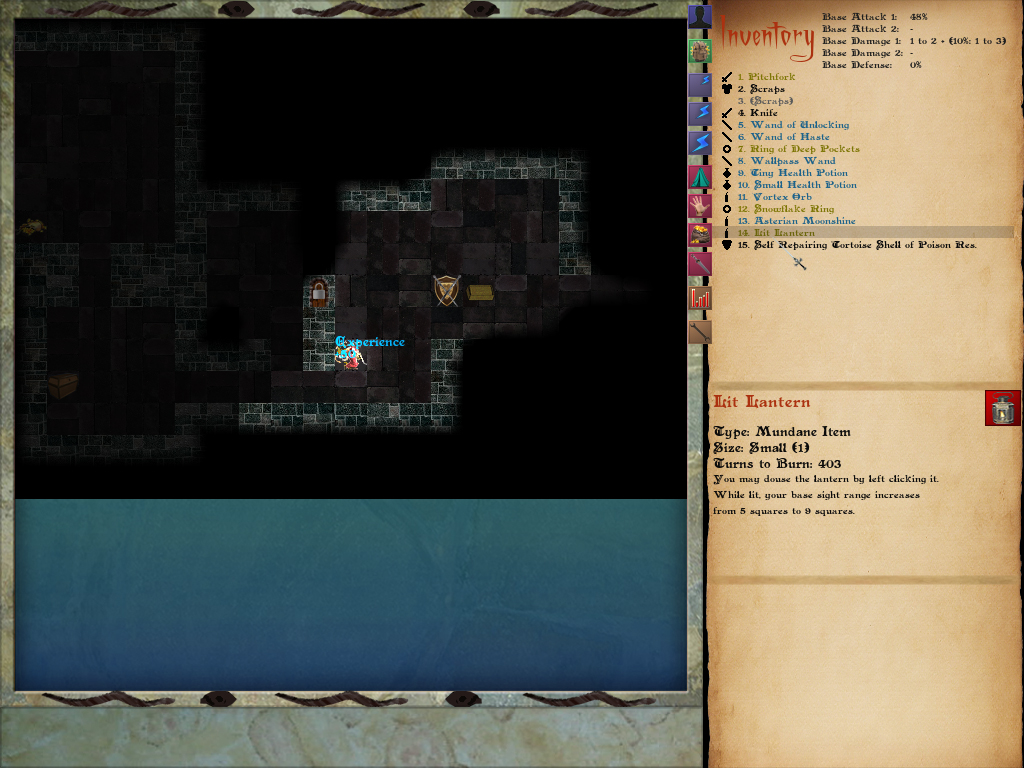
Task: Select the Pitchfork in inventory
Action: [x=773, y=77]
